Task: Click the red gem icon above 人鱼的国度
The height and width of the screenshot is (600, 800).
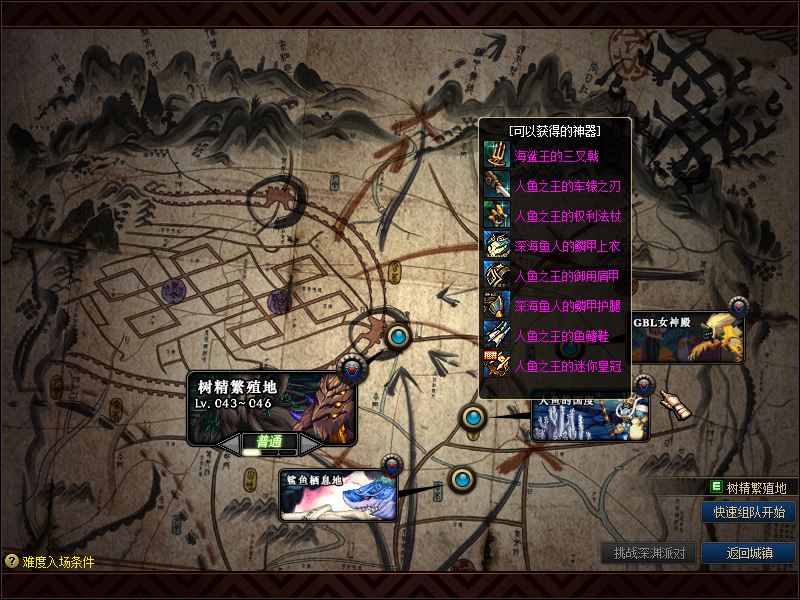Action: [x=644, y=384]
